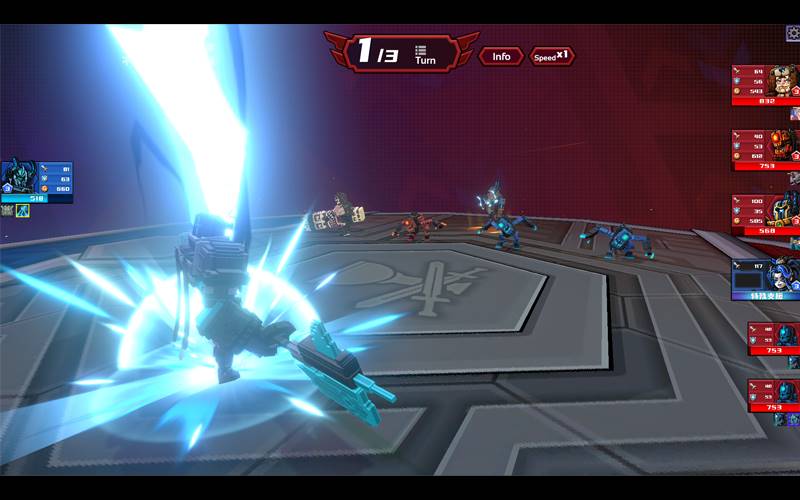The width and height of the screenshot is (800, 500).
Task: Select the blue-haired character card
Action: 766,280
